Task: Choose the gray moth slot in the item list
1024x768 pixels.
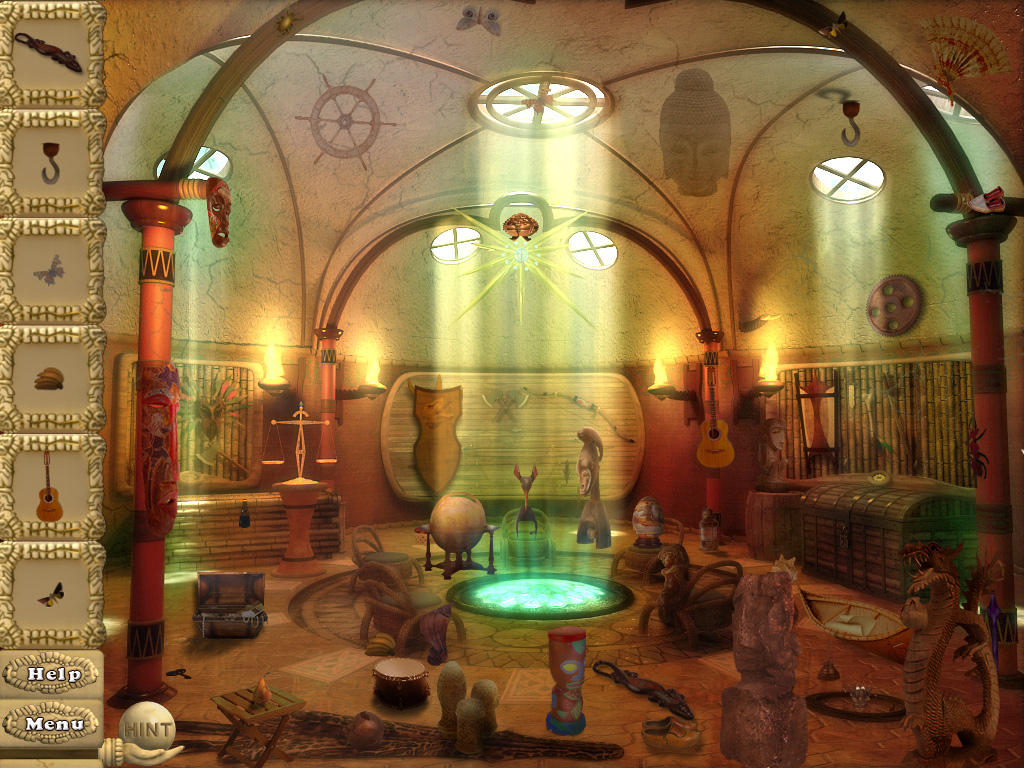Action: (x=50, y=270)
